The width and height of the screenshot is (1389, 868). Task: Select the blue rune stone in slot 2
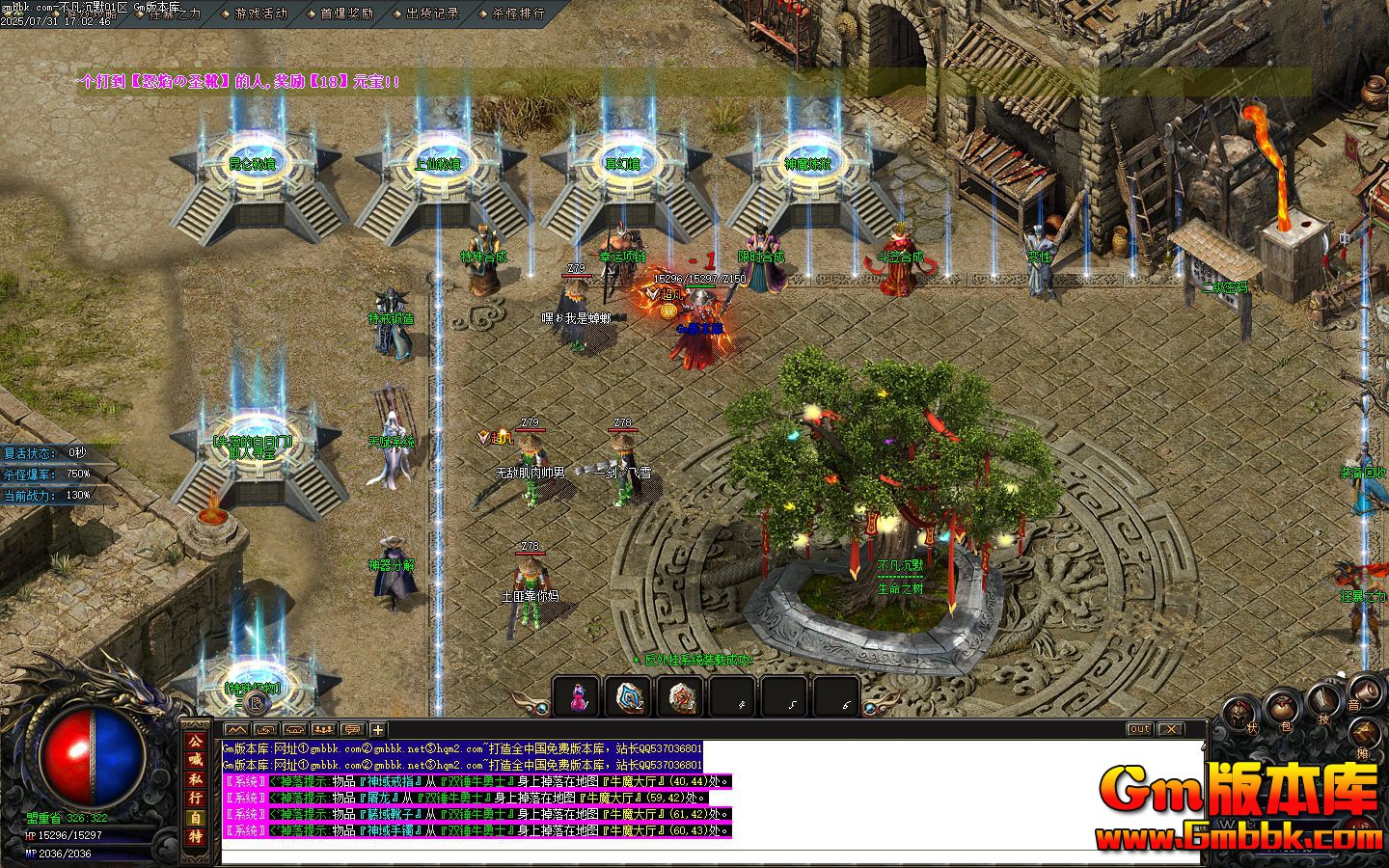(x=631, y=696)
